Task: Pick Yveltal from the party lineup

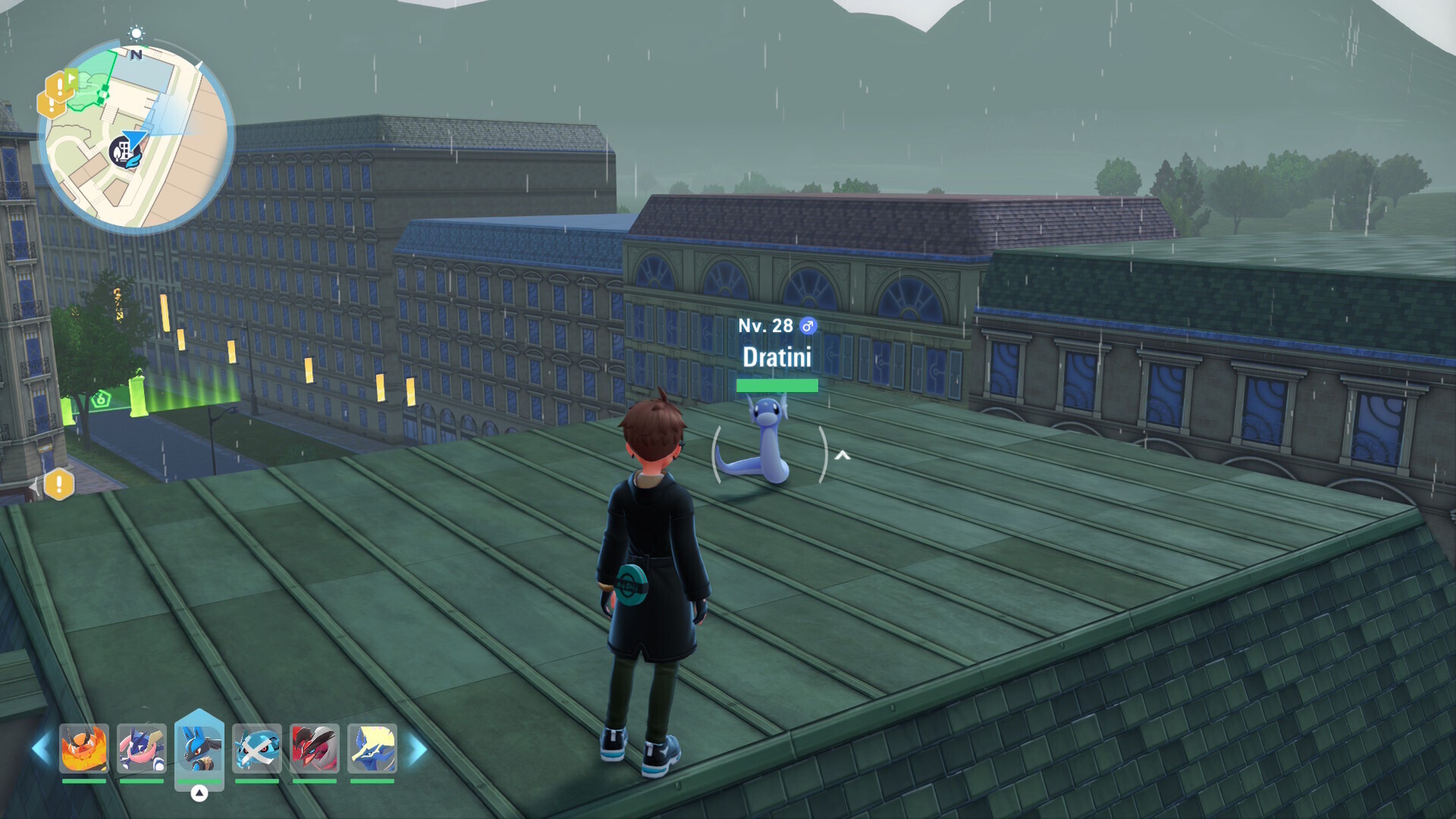Action: coord(314,748)
